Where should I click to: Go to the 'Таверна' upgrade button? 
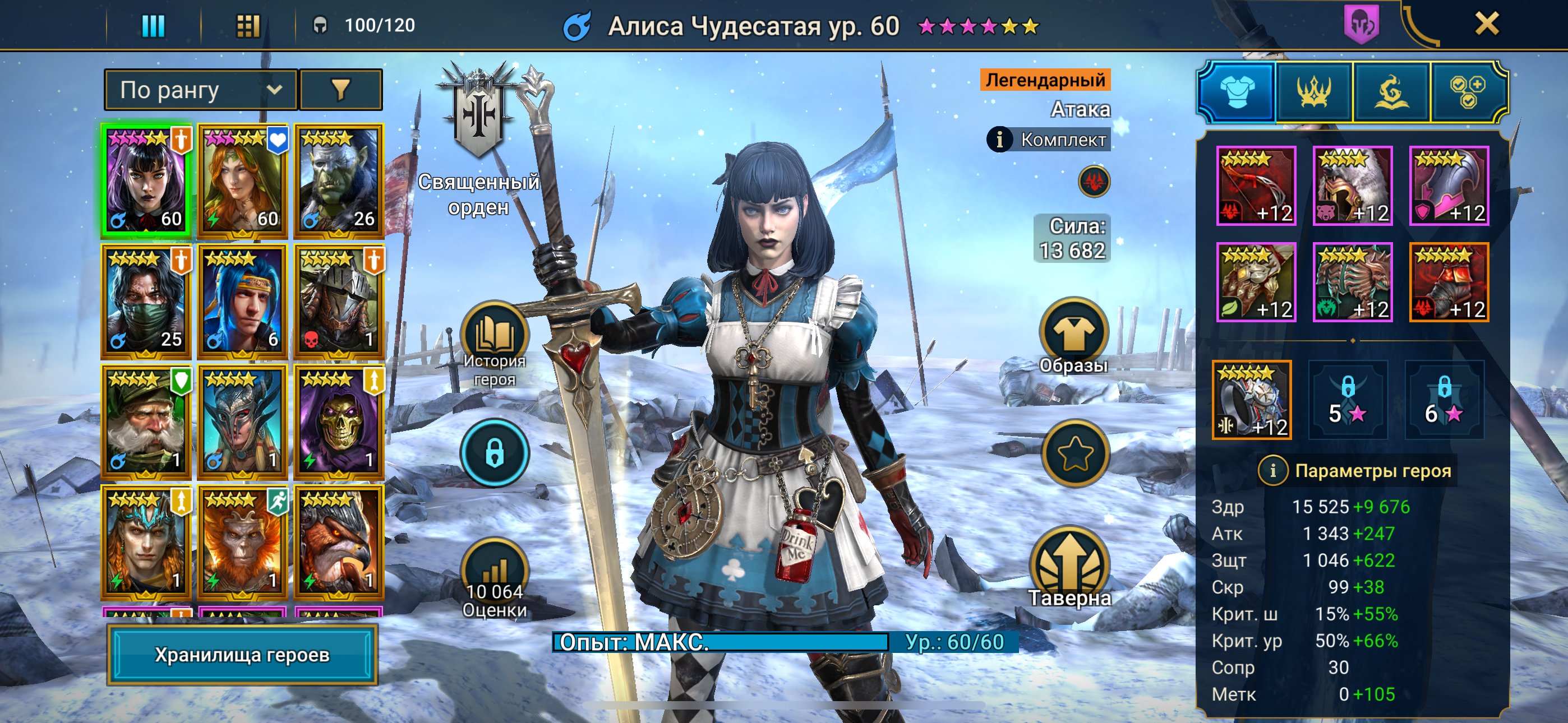[1069, 566]
